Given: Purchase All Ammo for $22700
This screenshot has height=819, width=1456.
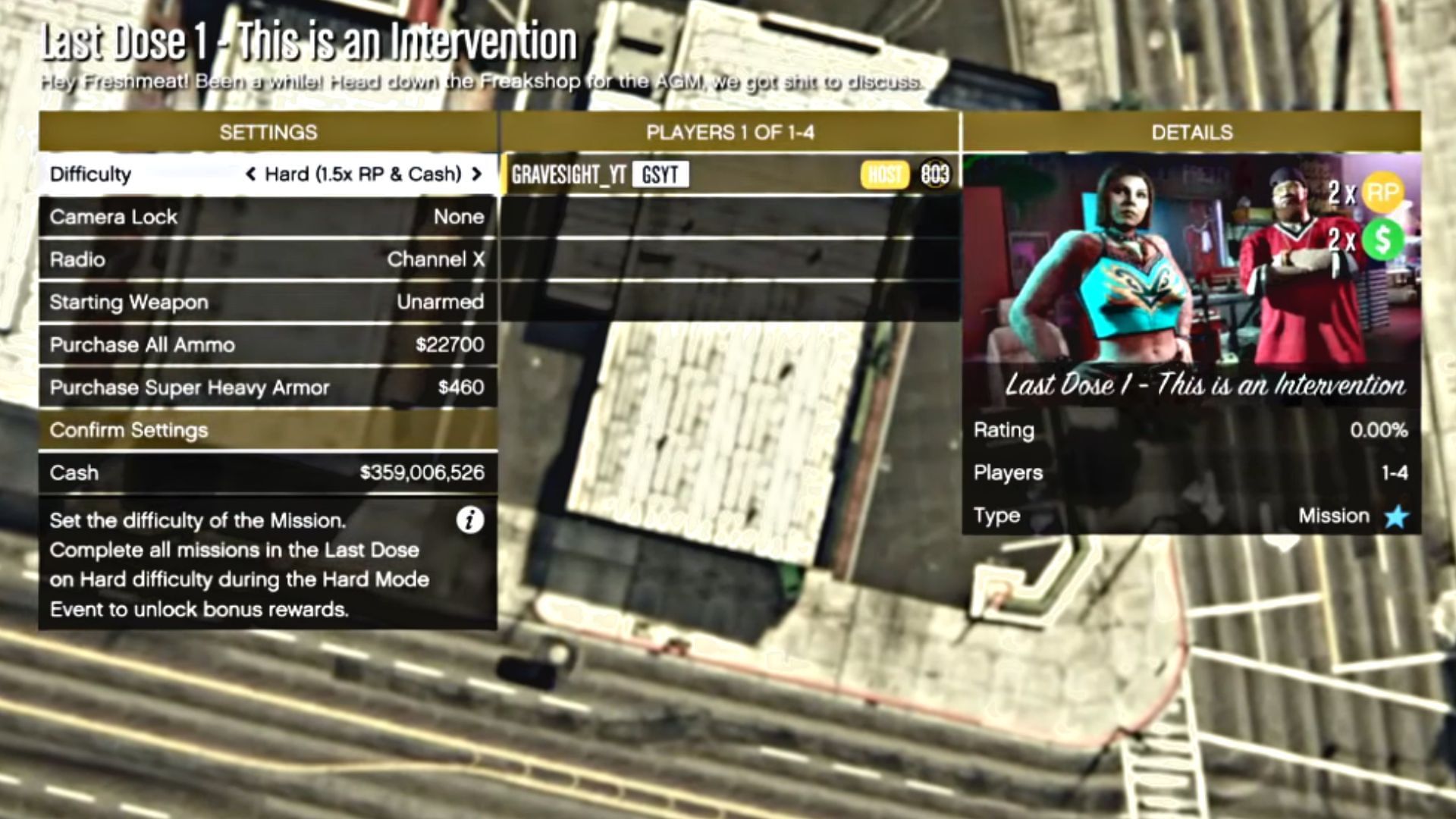Looking at the screenshot, I should 269,344.
